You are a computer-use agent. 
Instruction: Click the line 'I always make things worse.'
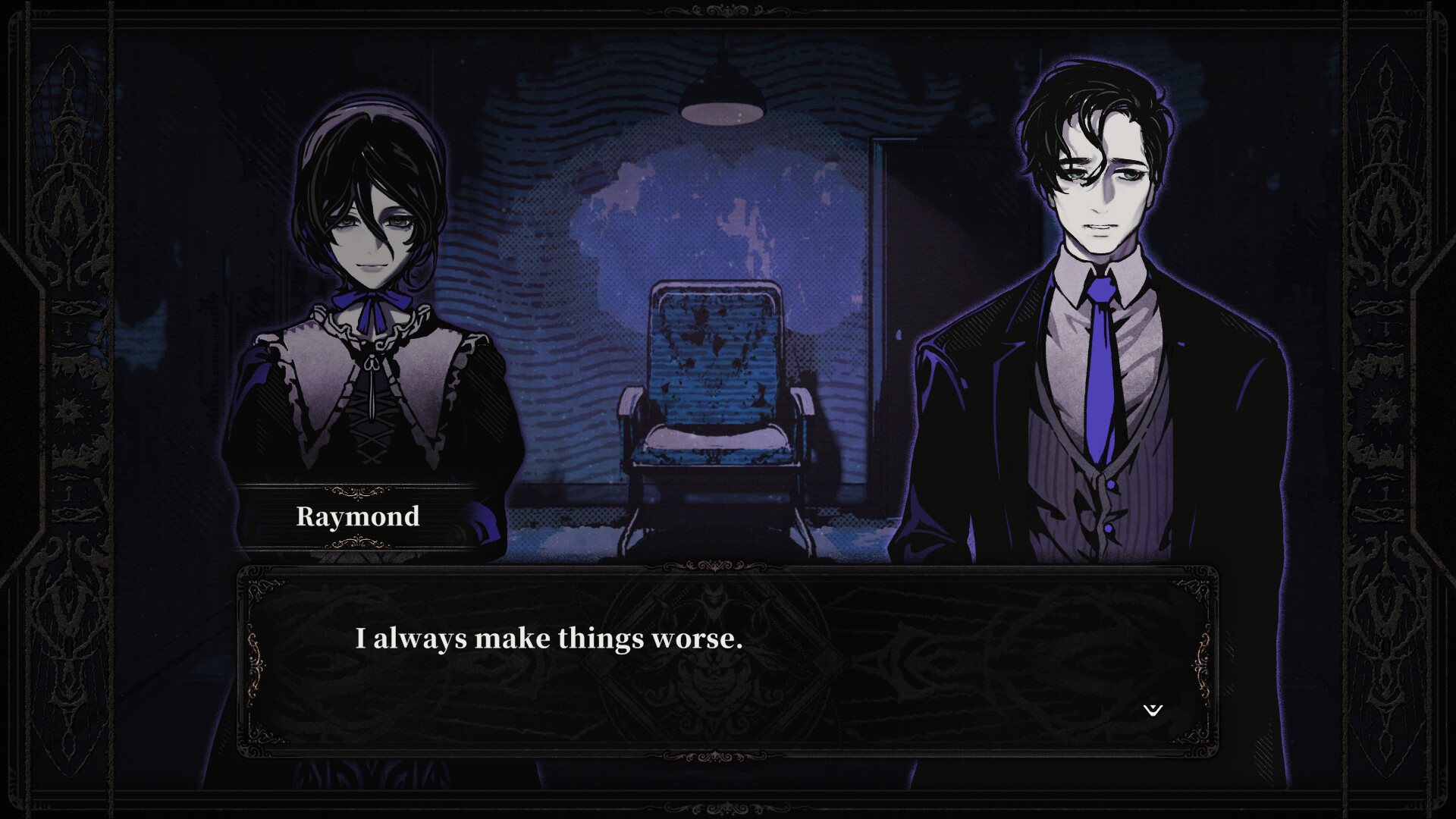point(550,639)
